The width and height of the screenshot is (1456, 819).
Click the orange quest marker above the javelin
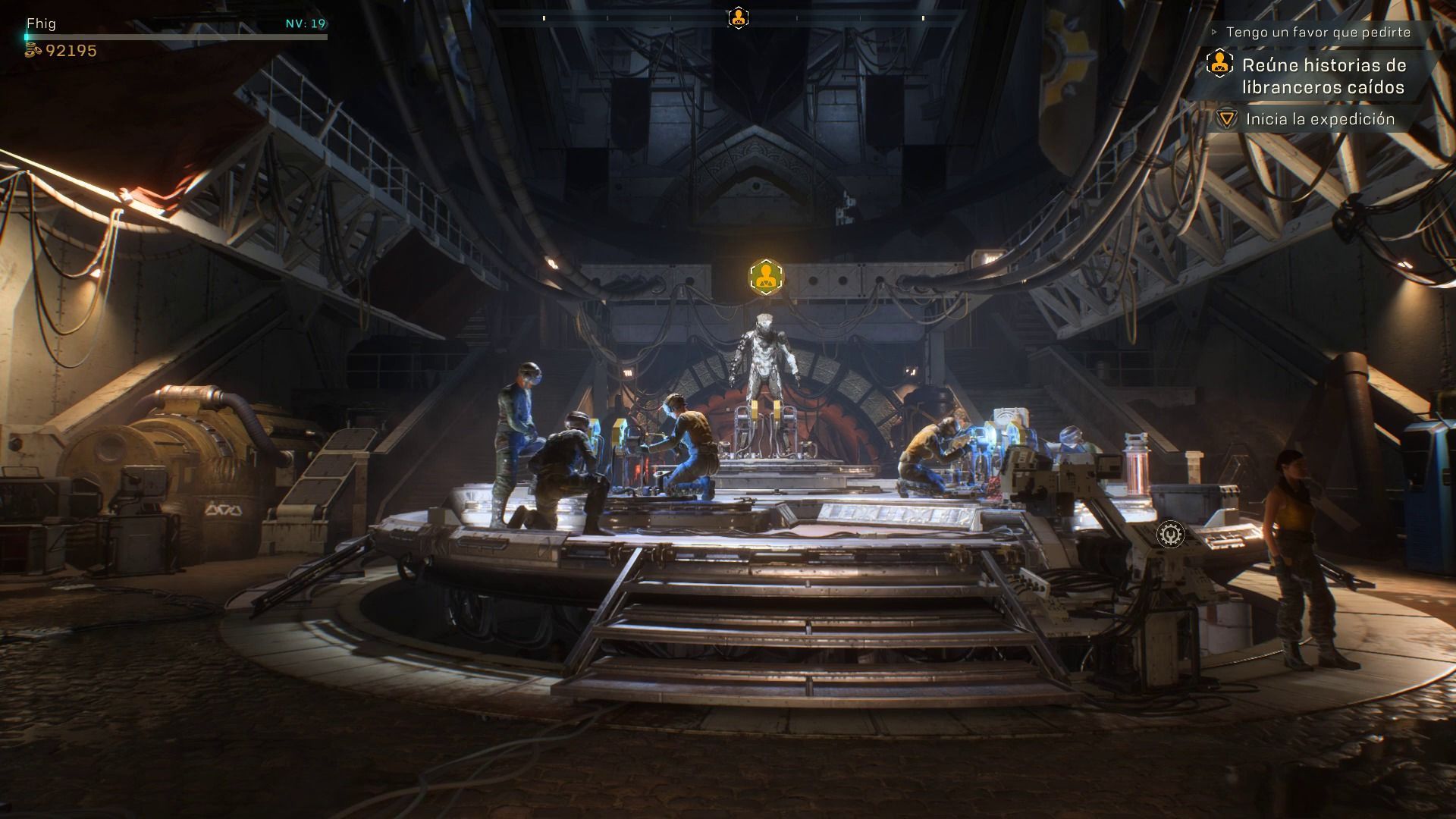pos(766,277)
